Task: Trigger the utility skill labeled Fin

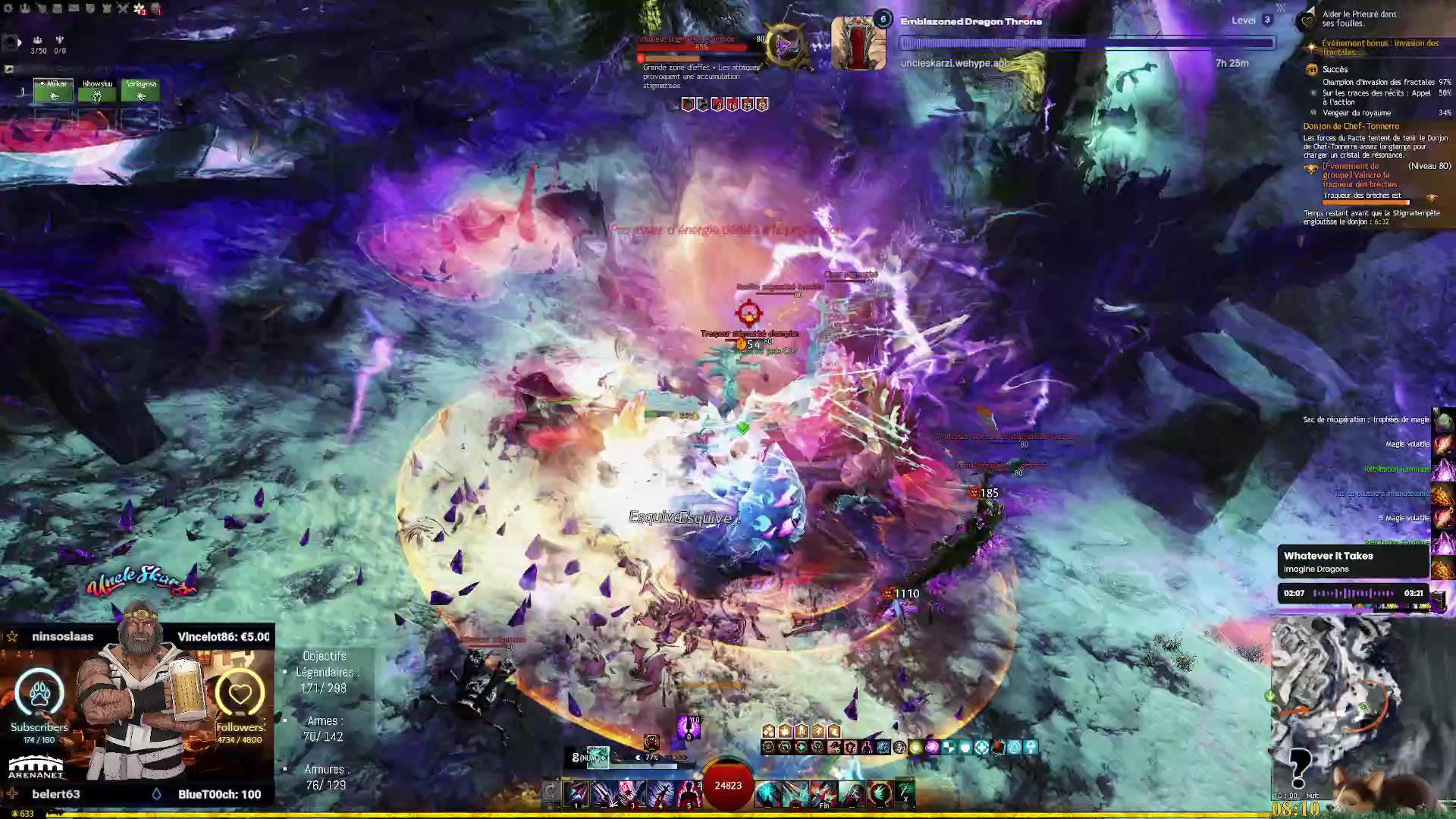Action: pos(824,793)
